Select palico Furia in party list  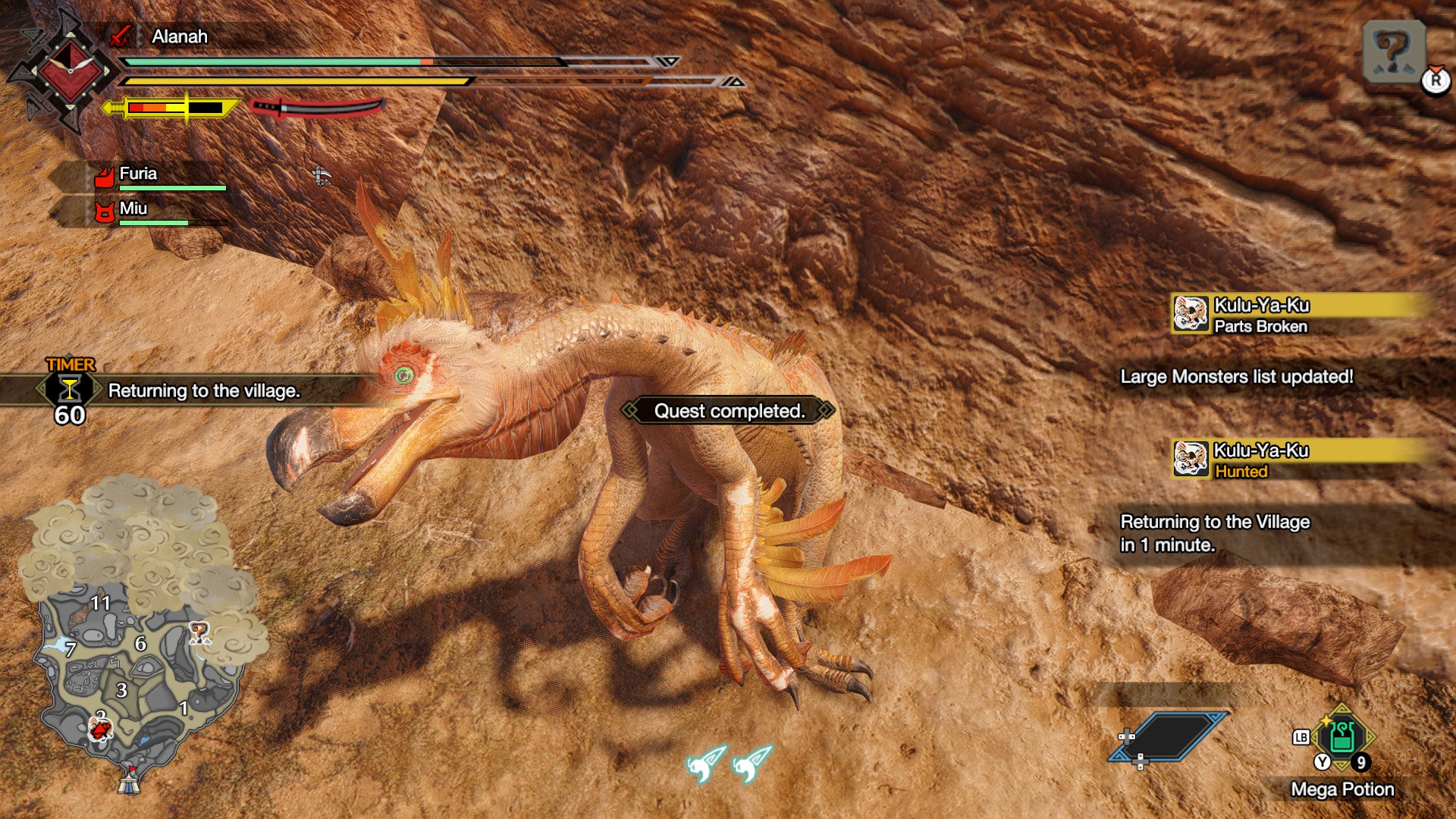click(138, 174)
